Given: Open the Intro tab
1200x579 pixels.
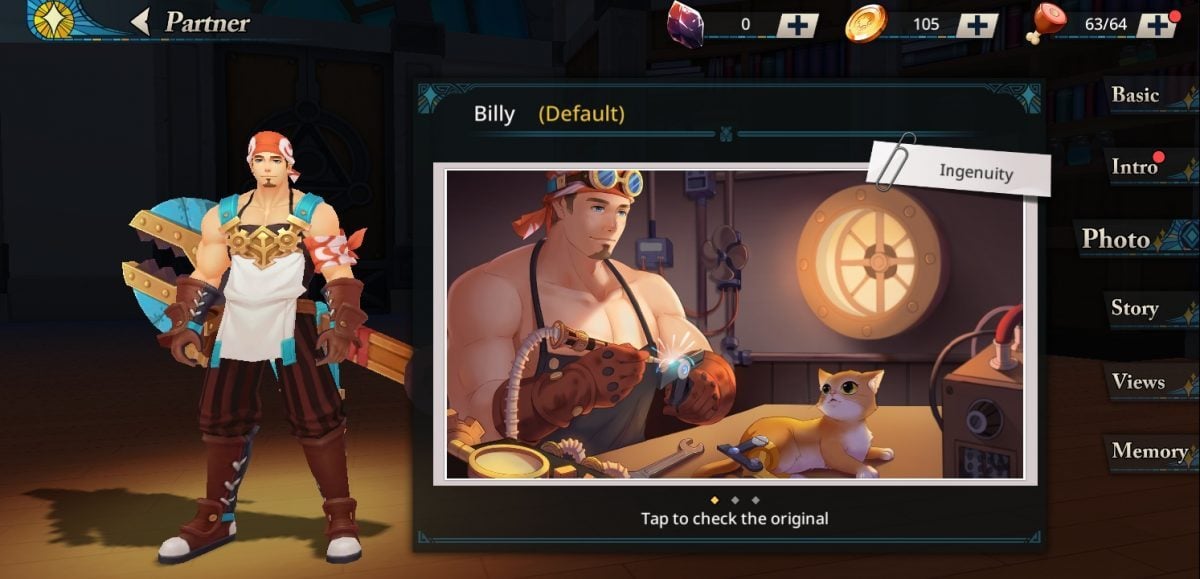Looking at the screenshot, I should click(1136, 167).
